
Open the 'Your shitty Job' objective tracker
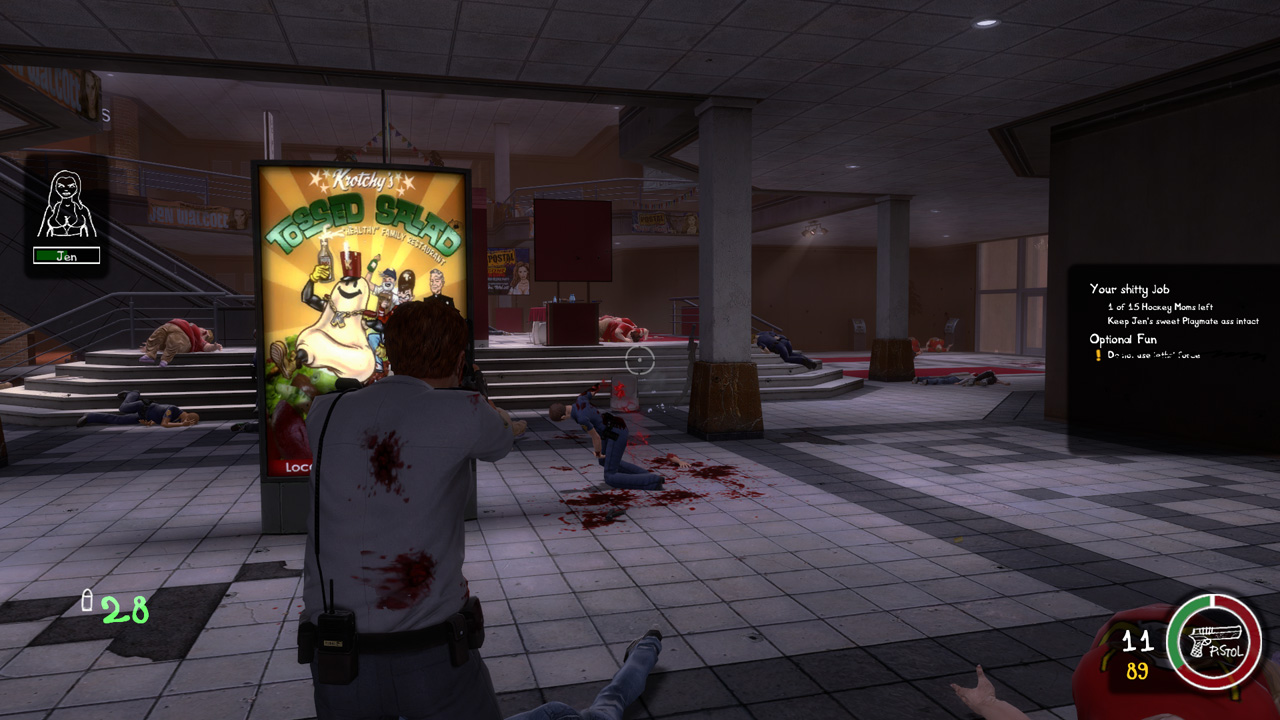tap(1129, 289)
